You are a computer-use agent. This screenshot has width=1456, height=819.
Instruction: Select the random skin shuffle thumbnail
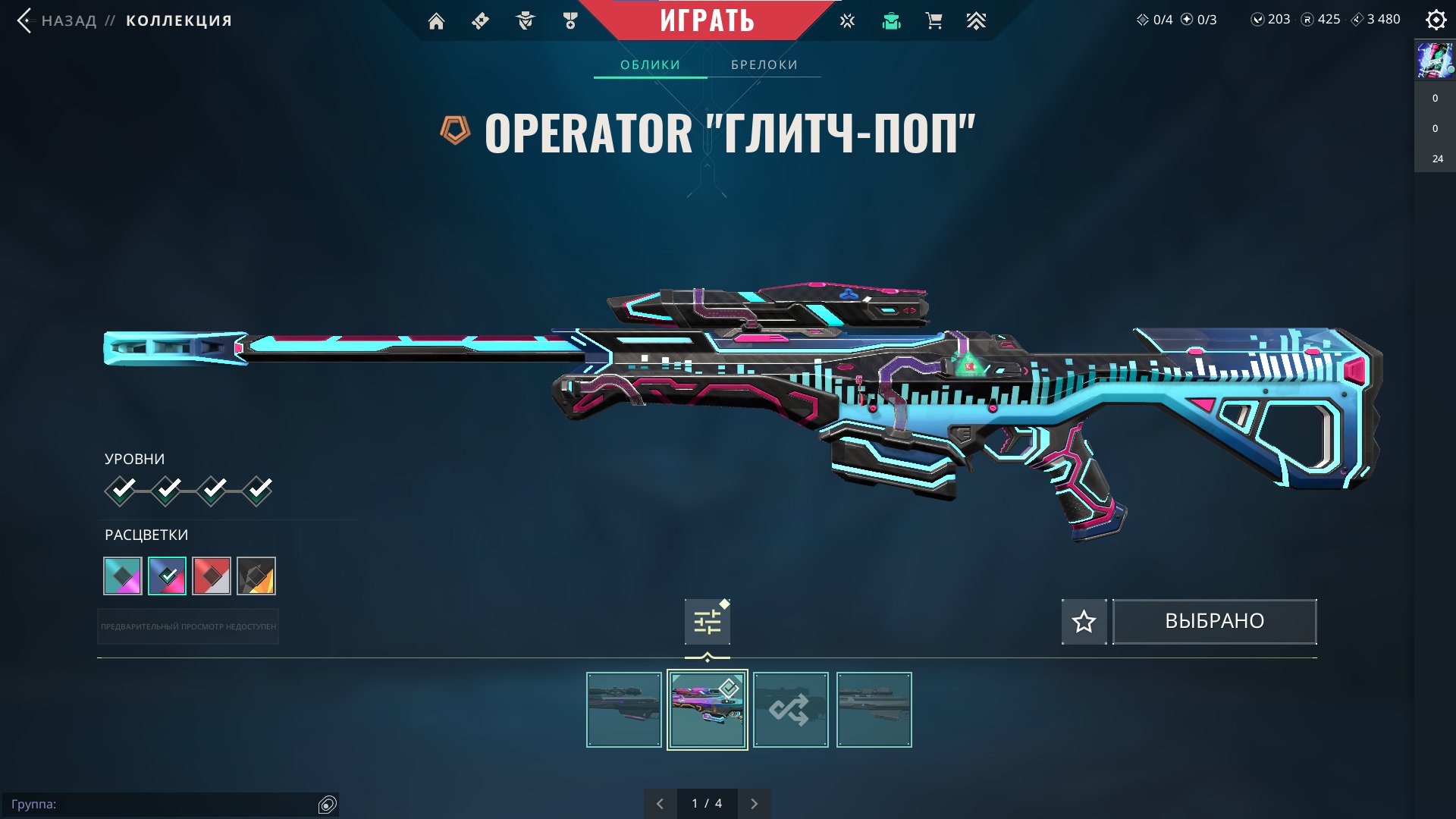click(790, 710)
